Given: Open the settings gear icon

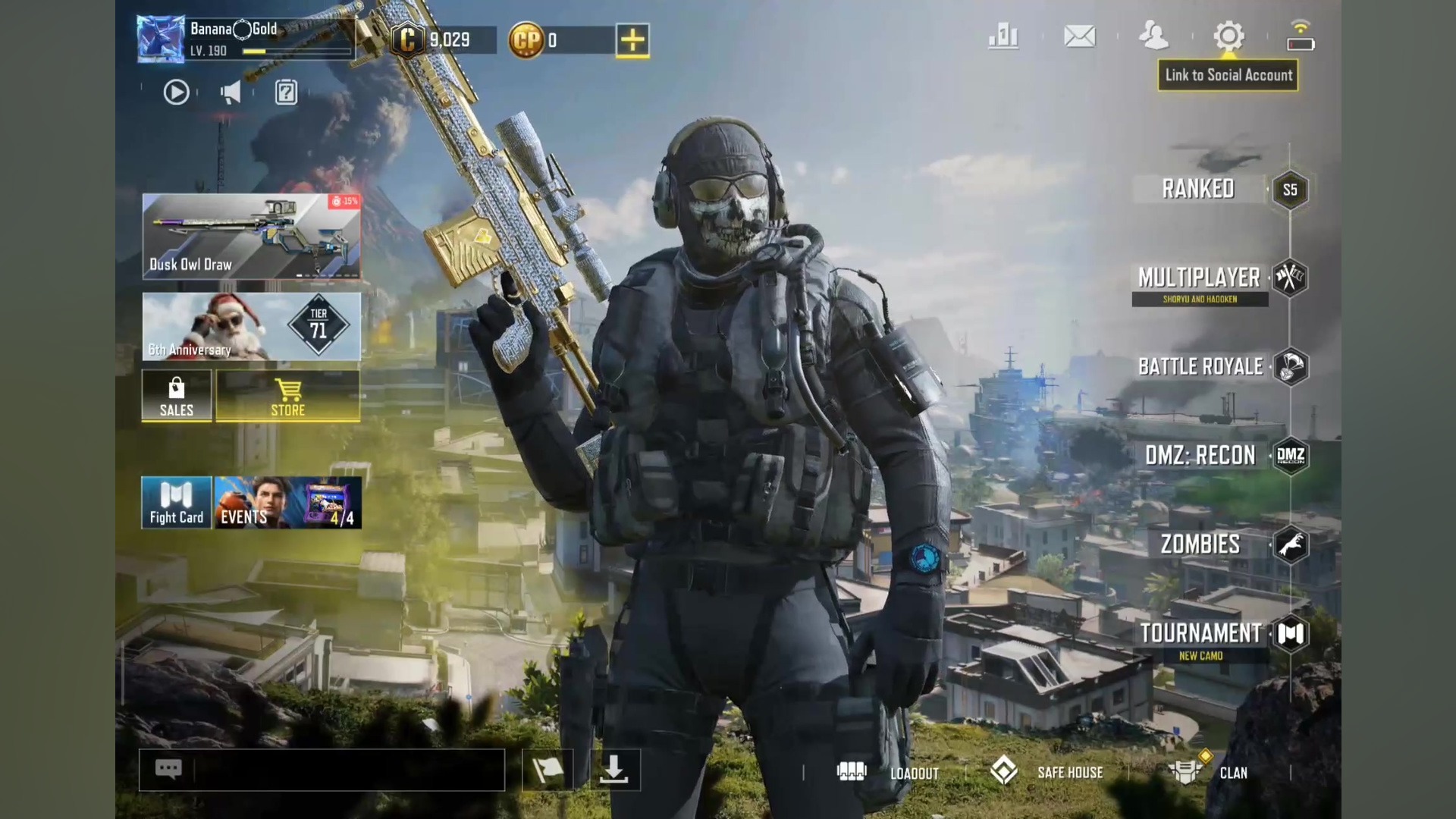Looking at the screenshot, I should [x=1228, y=36].
